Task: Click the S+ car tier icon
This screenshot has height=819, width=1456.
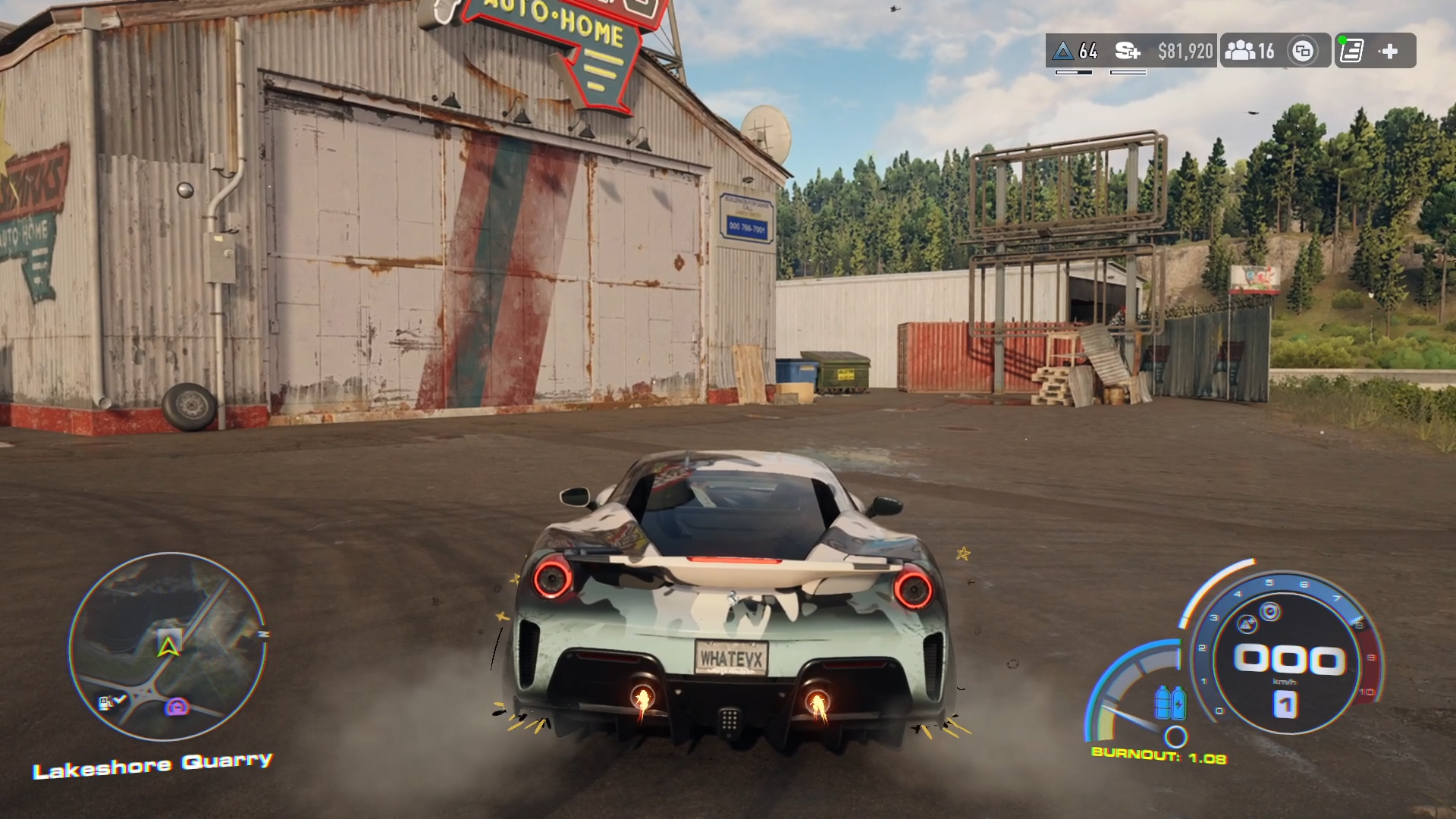Action: (1128, 51)
